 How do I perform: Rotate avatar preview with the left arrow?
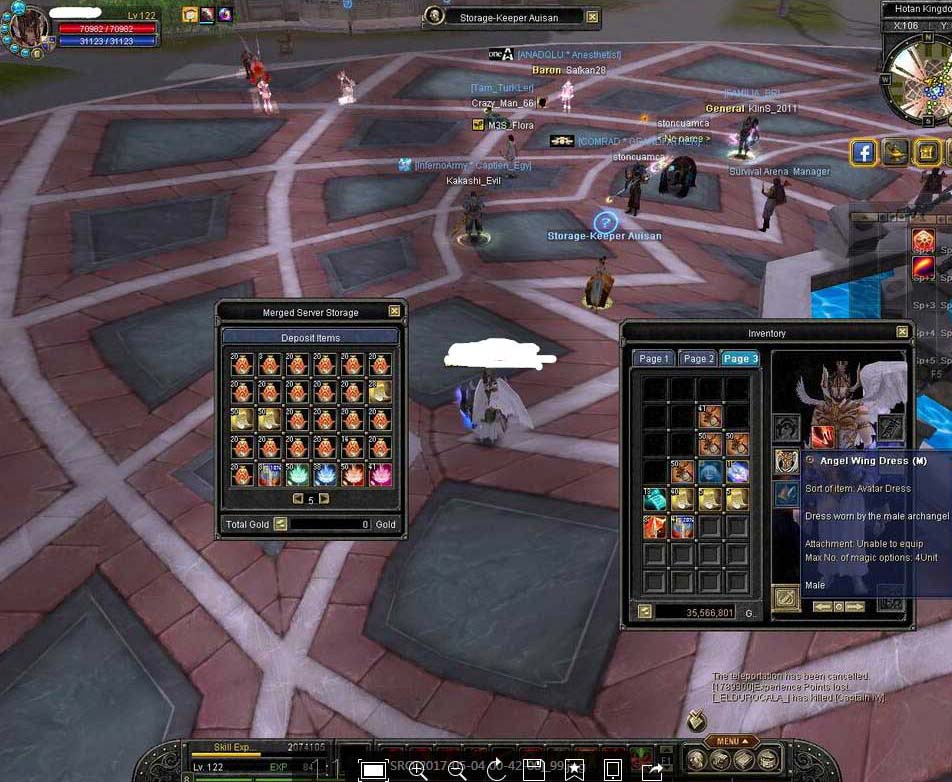click(822, 607)
